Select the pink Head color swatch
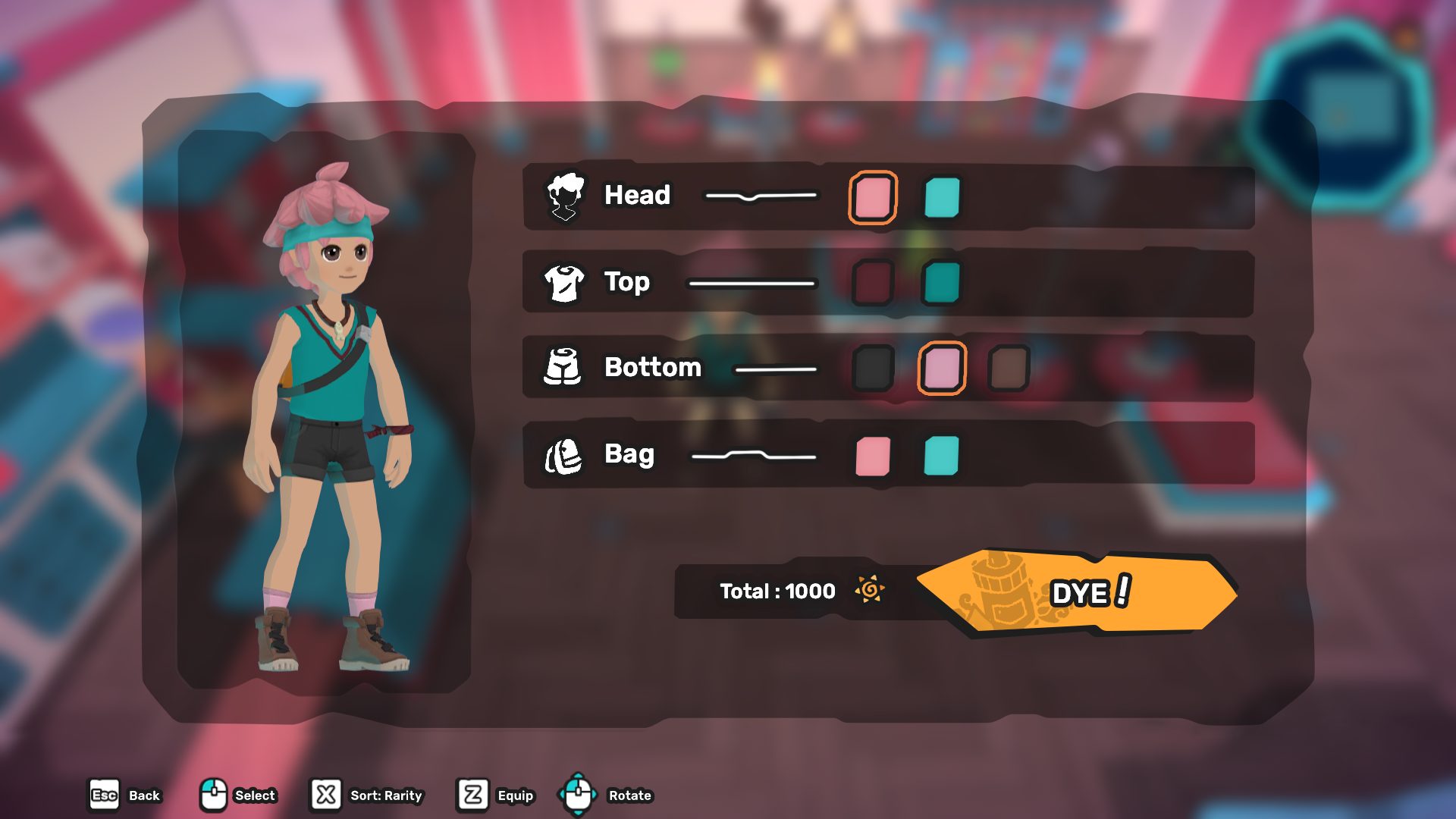The height and width of the screenshot is (819, 1456). click(872, 197)
